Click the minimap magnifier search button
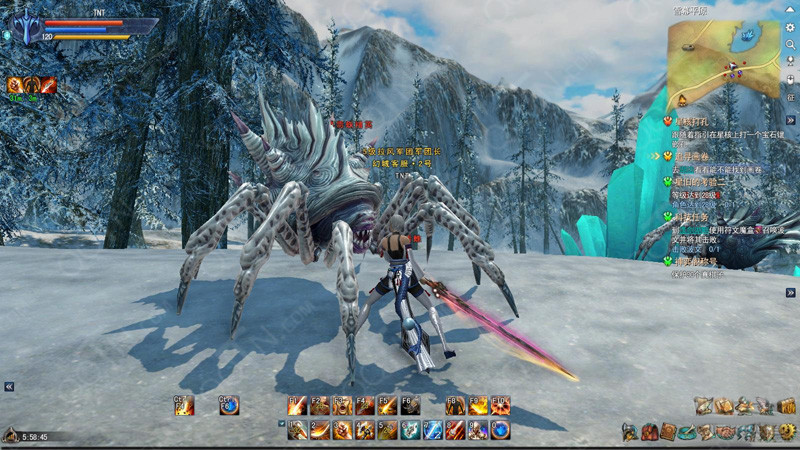This screenshot has height=450, width=800. coord(790,45)
